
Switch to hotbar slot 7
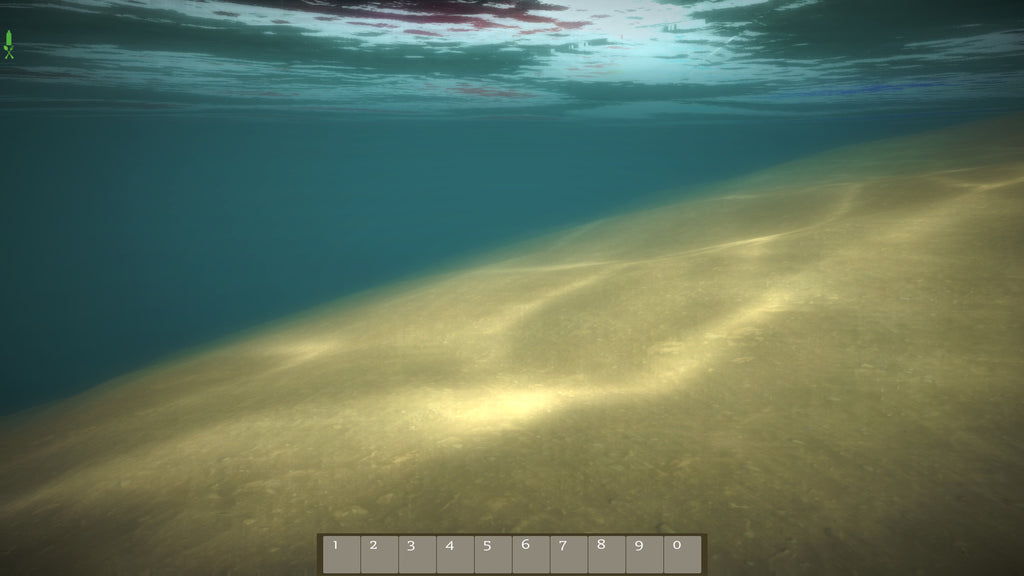(x=569, y=555)
